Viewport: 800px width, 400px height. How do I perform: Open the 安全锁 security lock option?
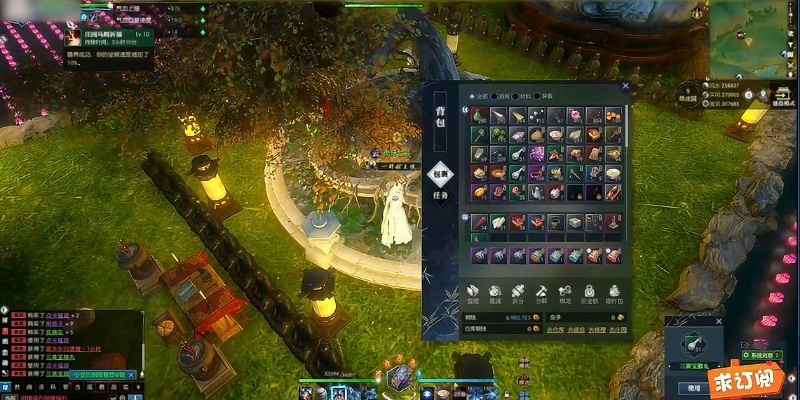pos(590,294)
